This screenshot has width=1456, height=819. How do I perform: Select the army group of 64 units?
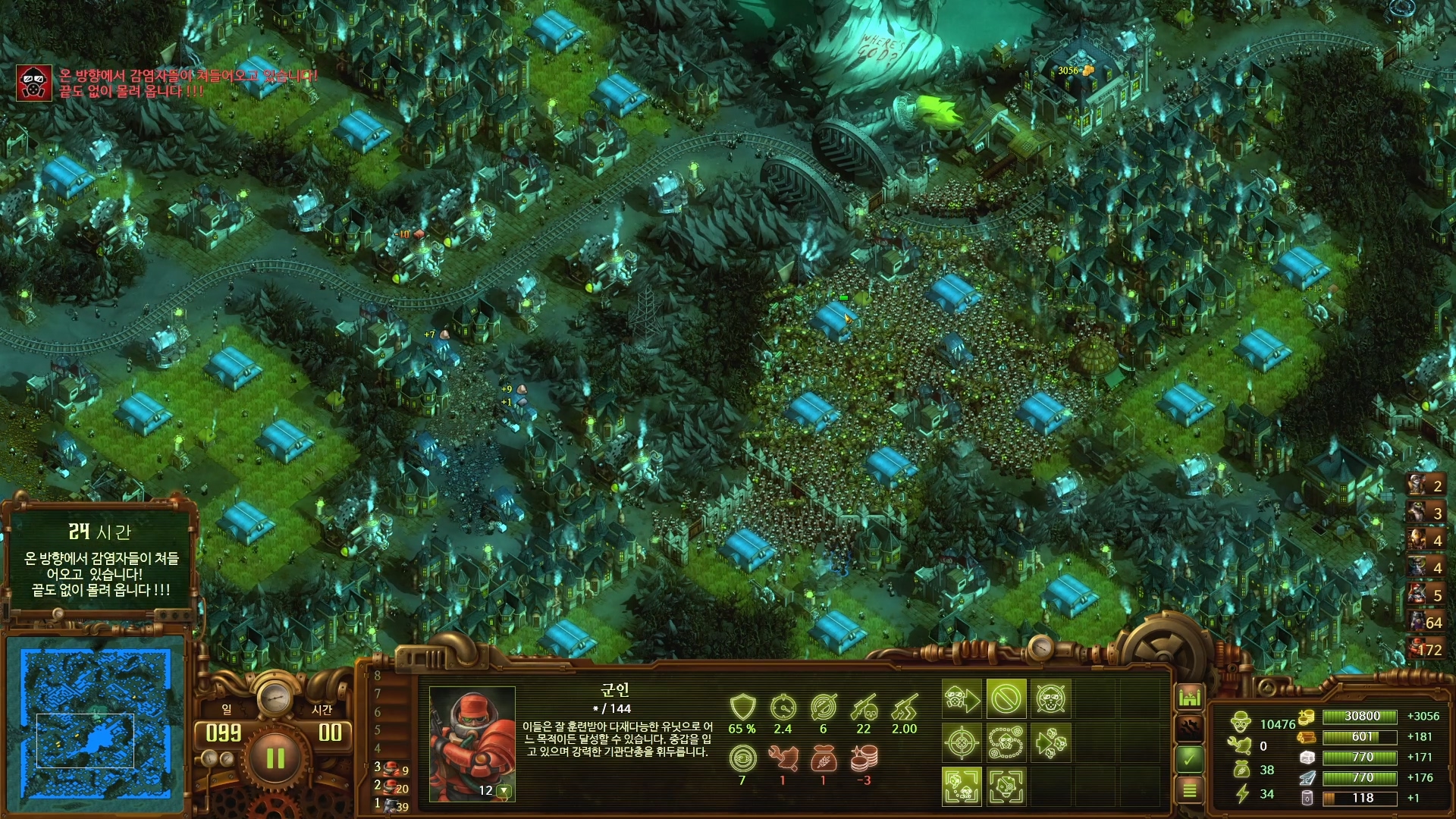click(x=1425, y=622)
